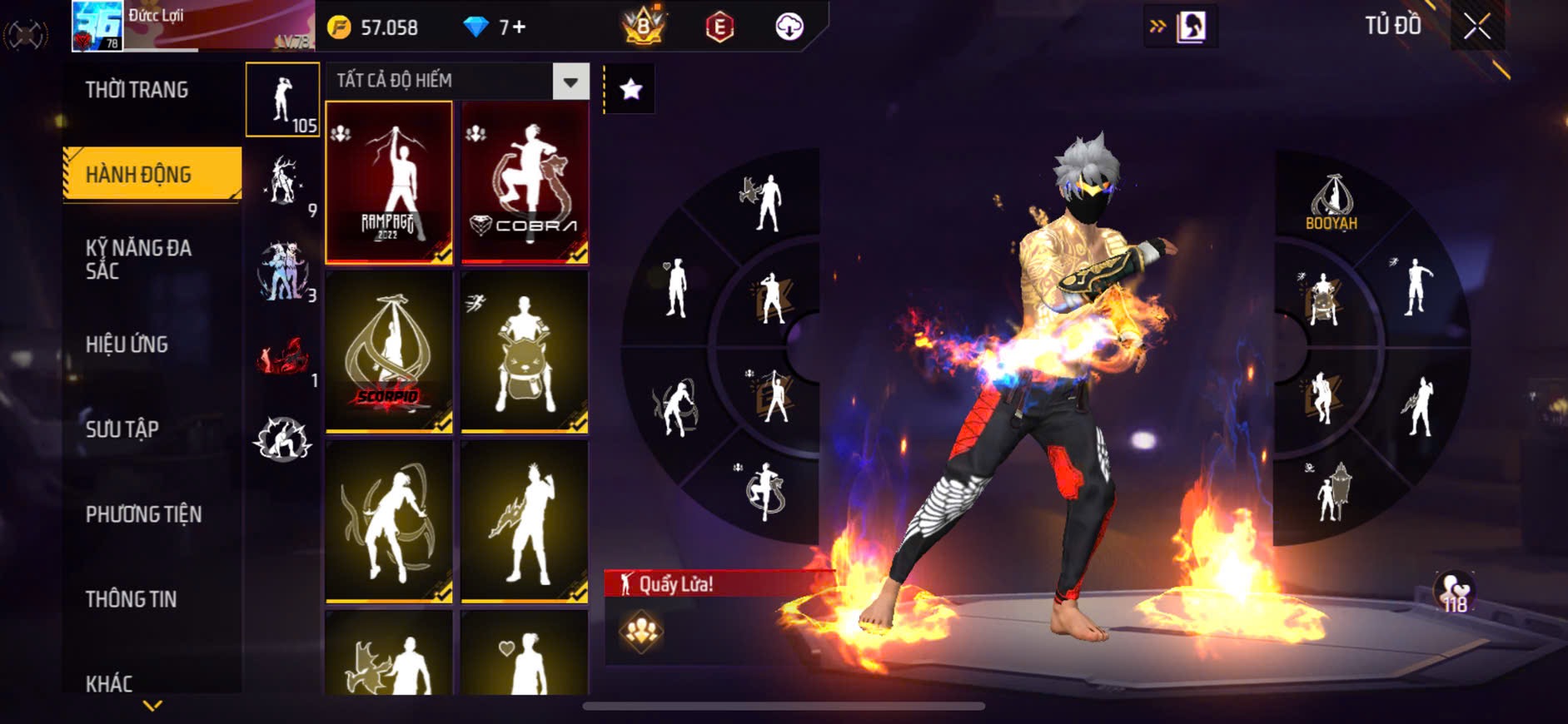
Task: Click the red E badge icon
Action: tap(719, 27)
